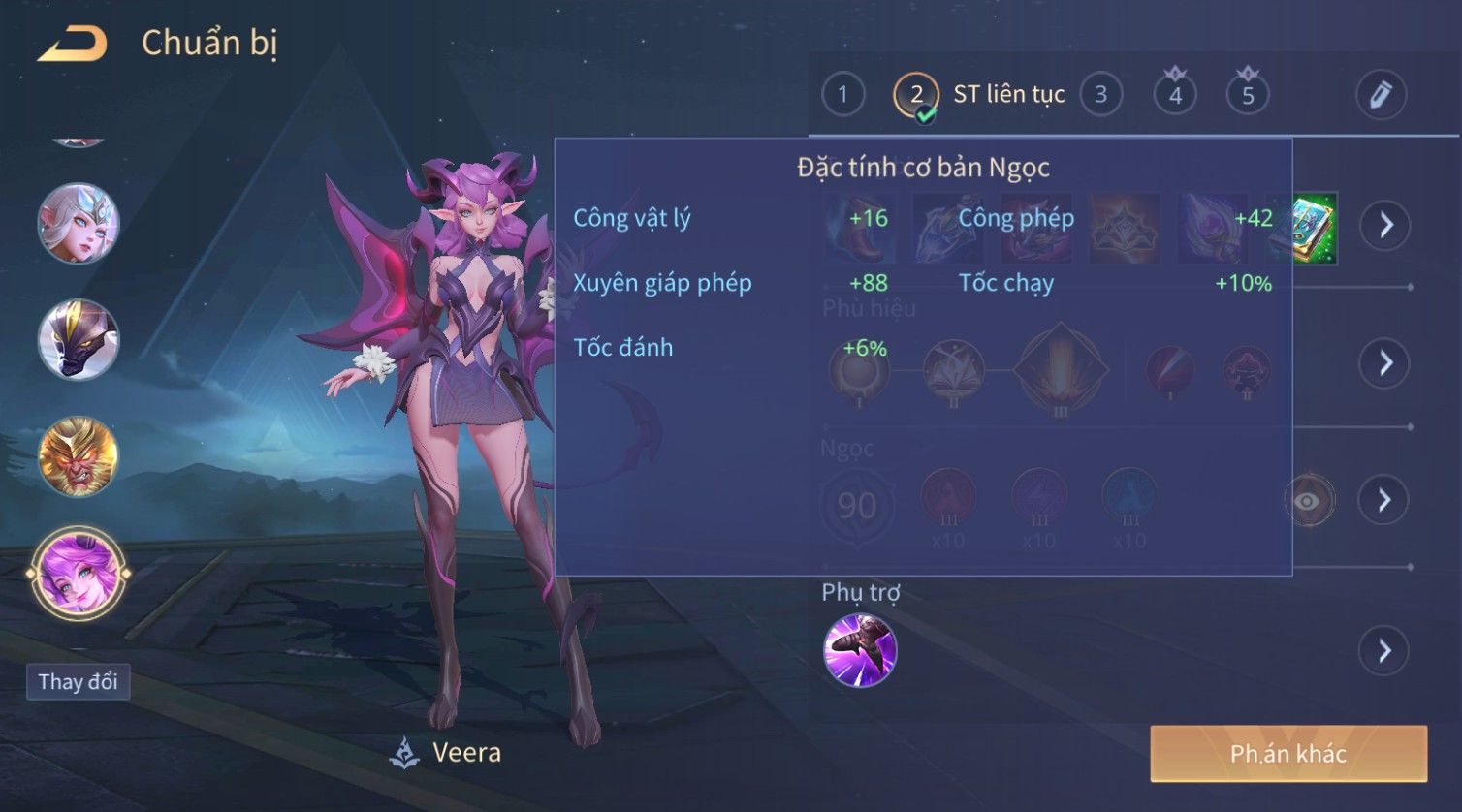Choose the golden monkey hero portrait

[x=78, y=456]
